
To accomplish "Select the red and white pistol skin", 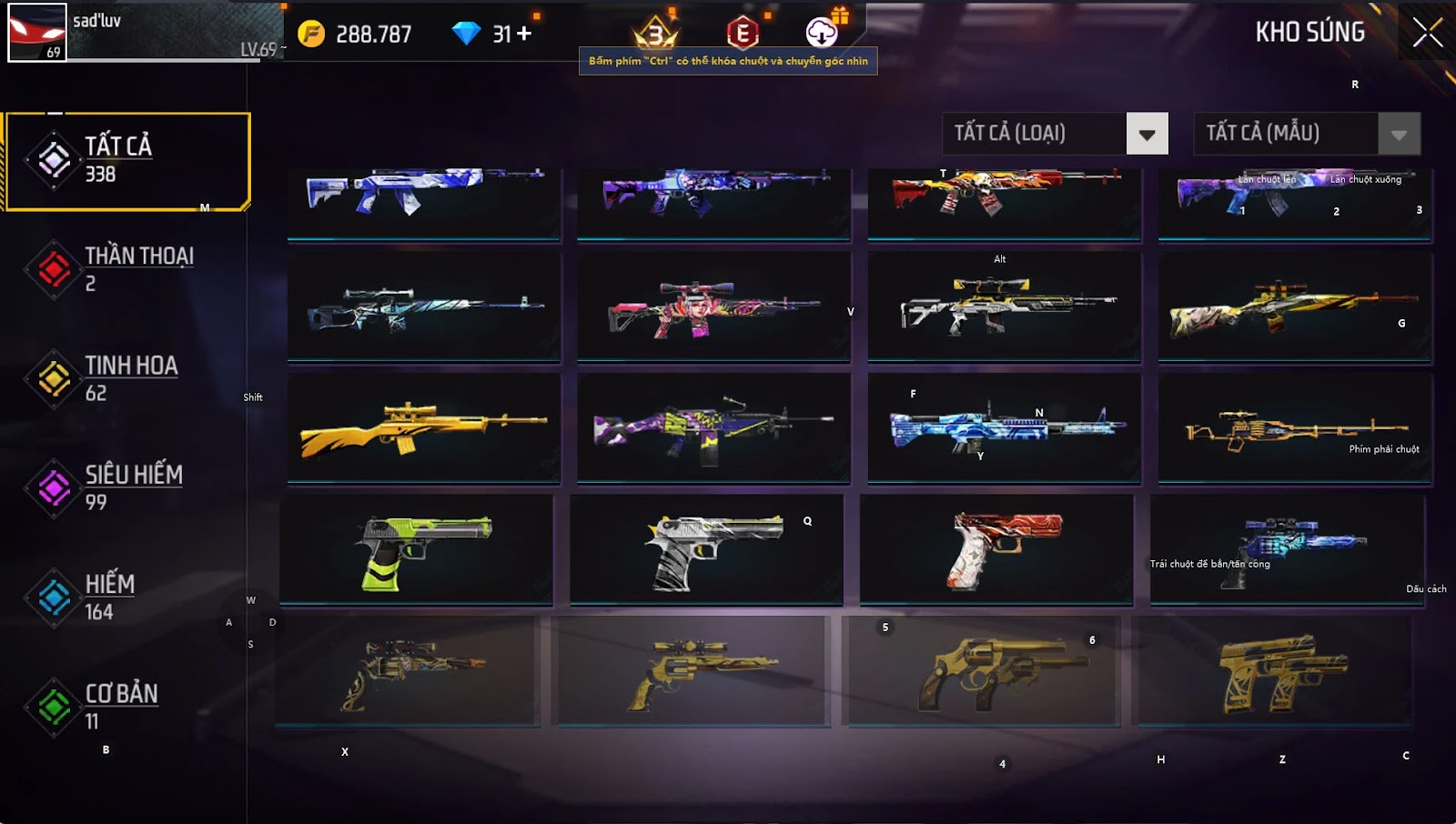I will click(x=997, y=549).
